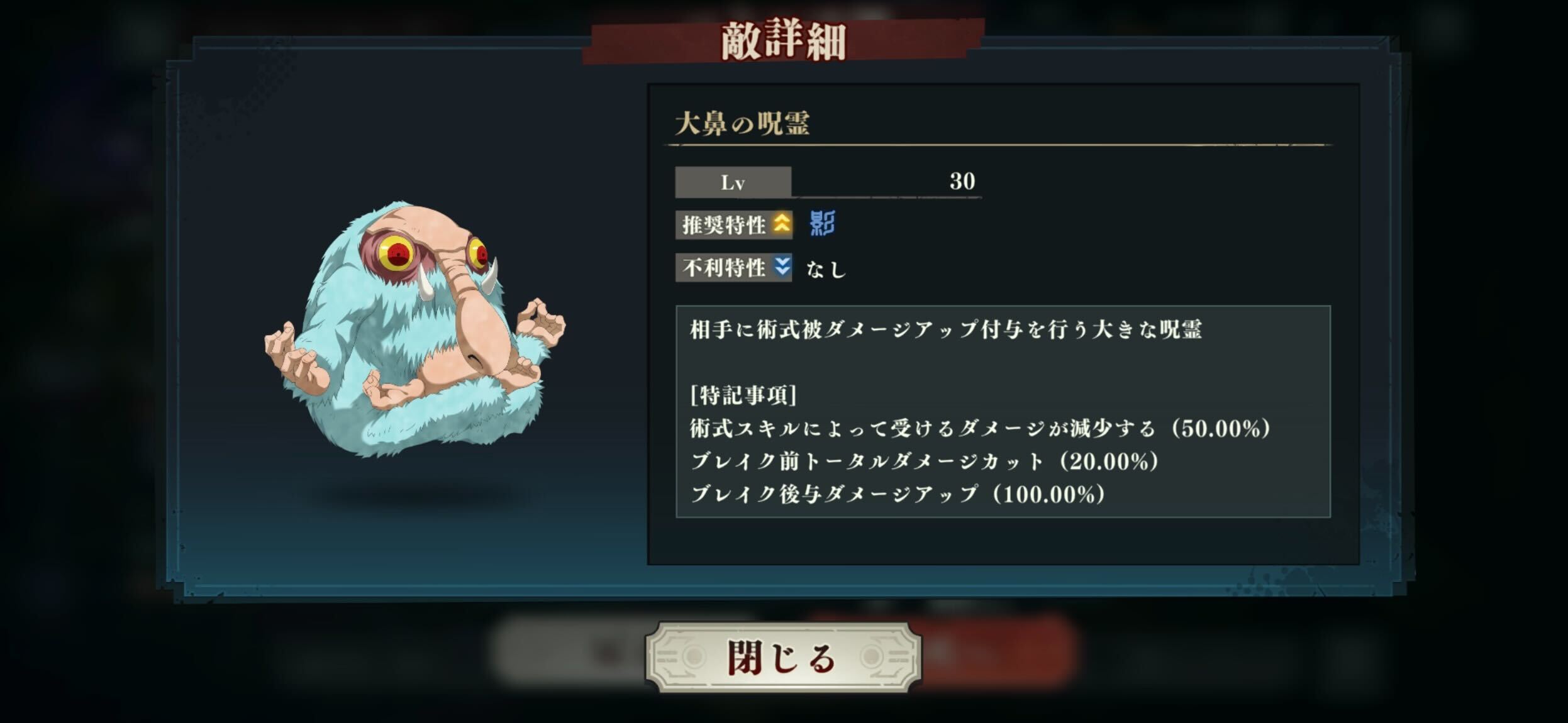Viewport: 1568px width, 723px height.
Task: Expand the trait details next to なし
Action: point(828,269)
